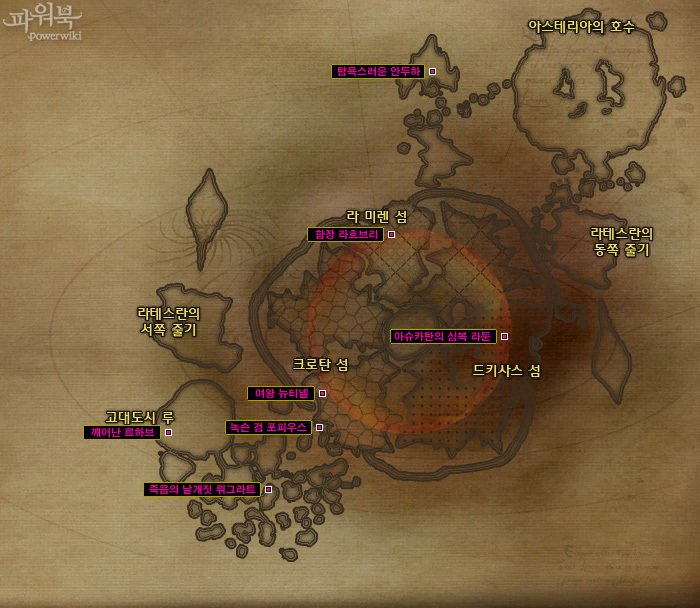The width and height of the screenshot is (700, 608).
Task: Choose the 드키사스 섬 region label
Action: [506, 371]
